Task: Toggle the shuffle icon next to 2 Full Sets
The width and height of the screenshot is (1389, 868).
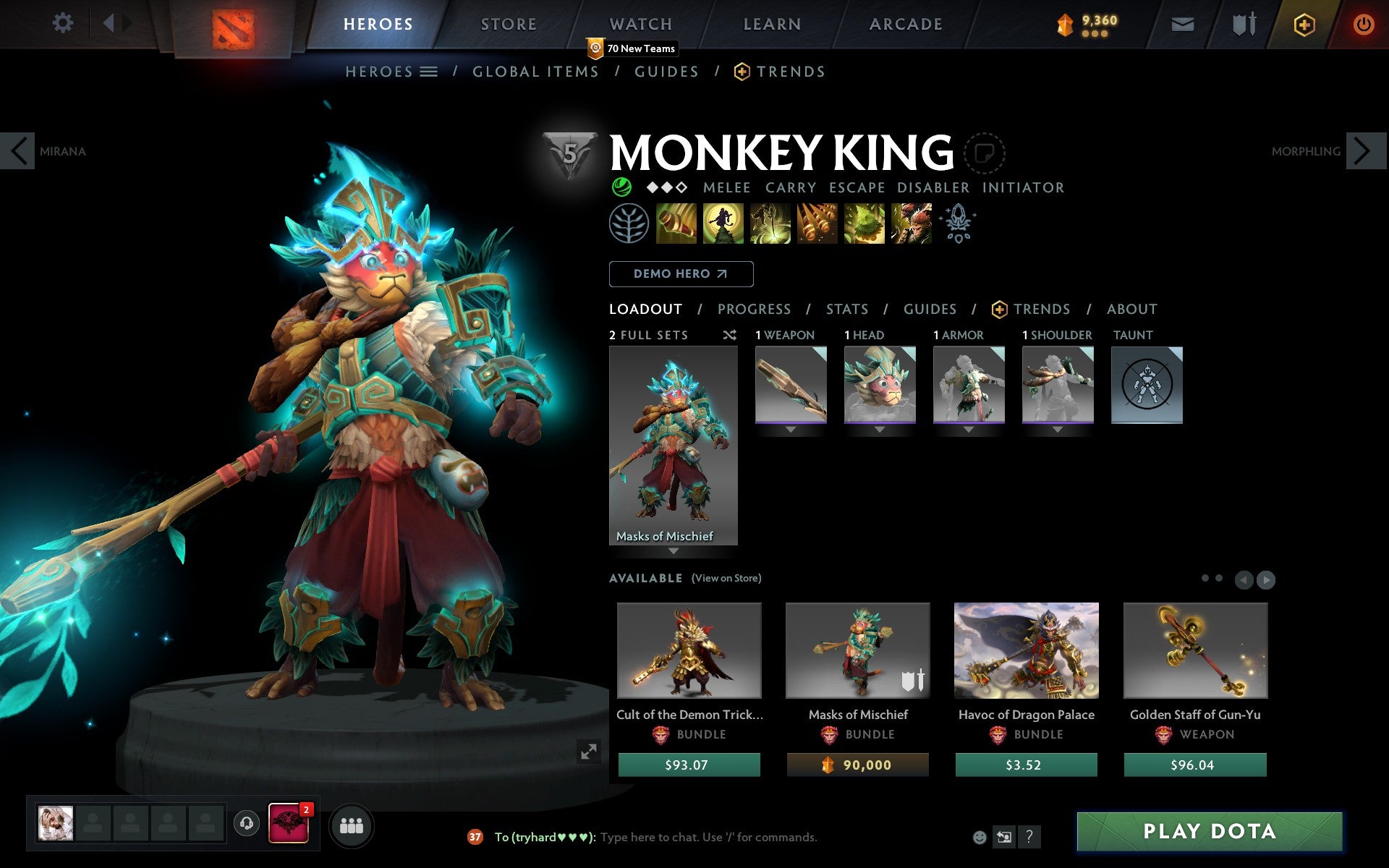Action: 729,335
